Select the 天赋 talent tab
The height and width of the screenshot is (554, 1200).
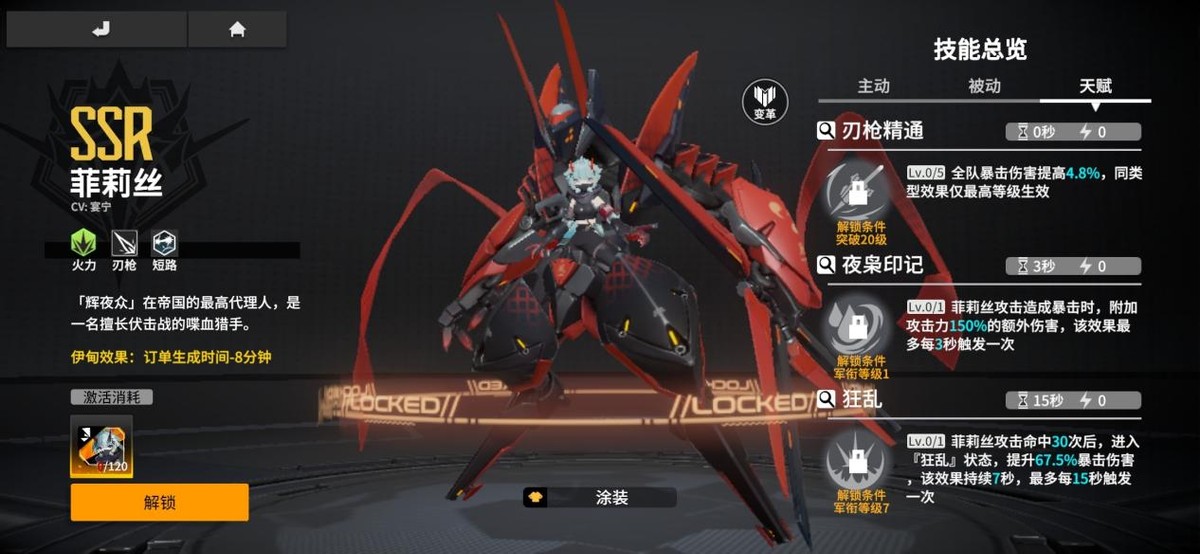coord(1095,86)
